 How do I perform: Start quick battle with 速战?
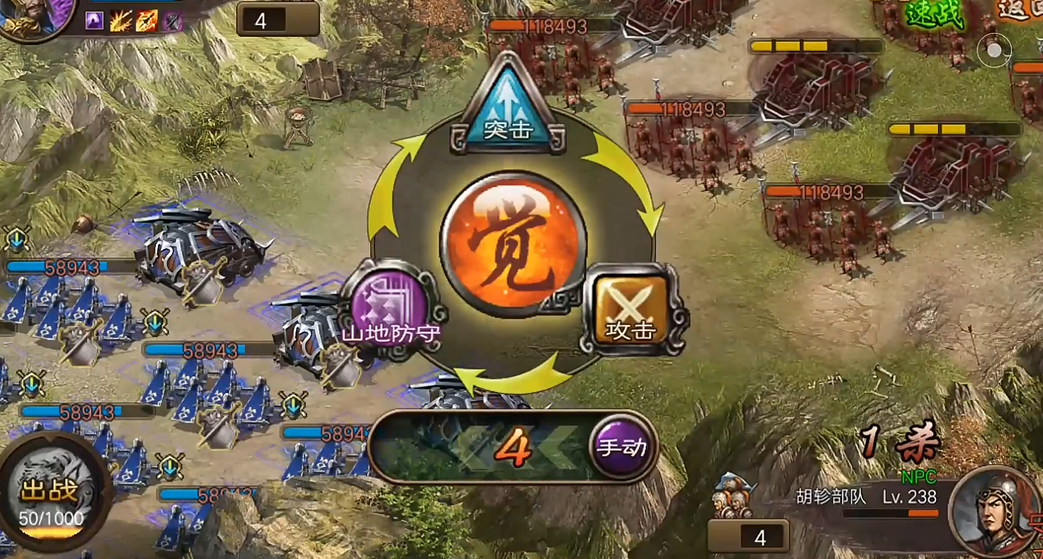point(935,14)
